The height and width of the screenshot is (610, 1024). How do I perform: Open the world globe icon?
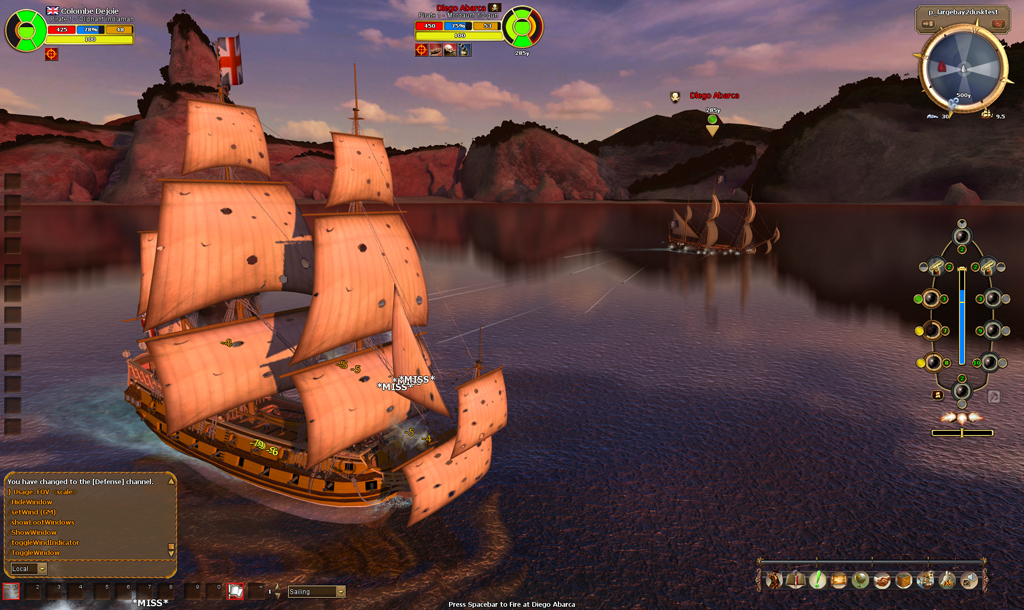(x=860, y=579)
